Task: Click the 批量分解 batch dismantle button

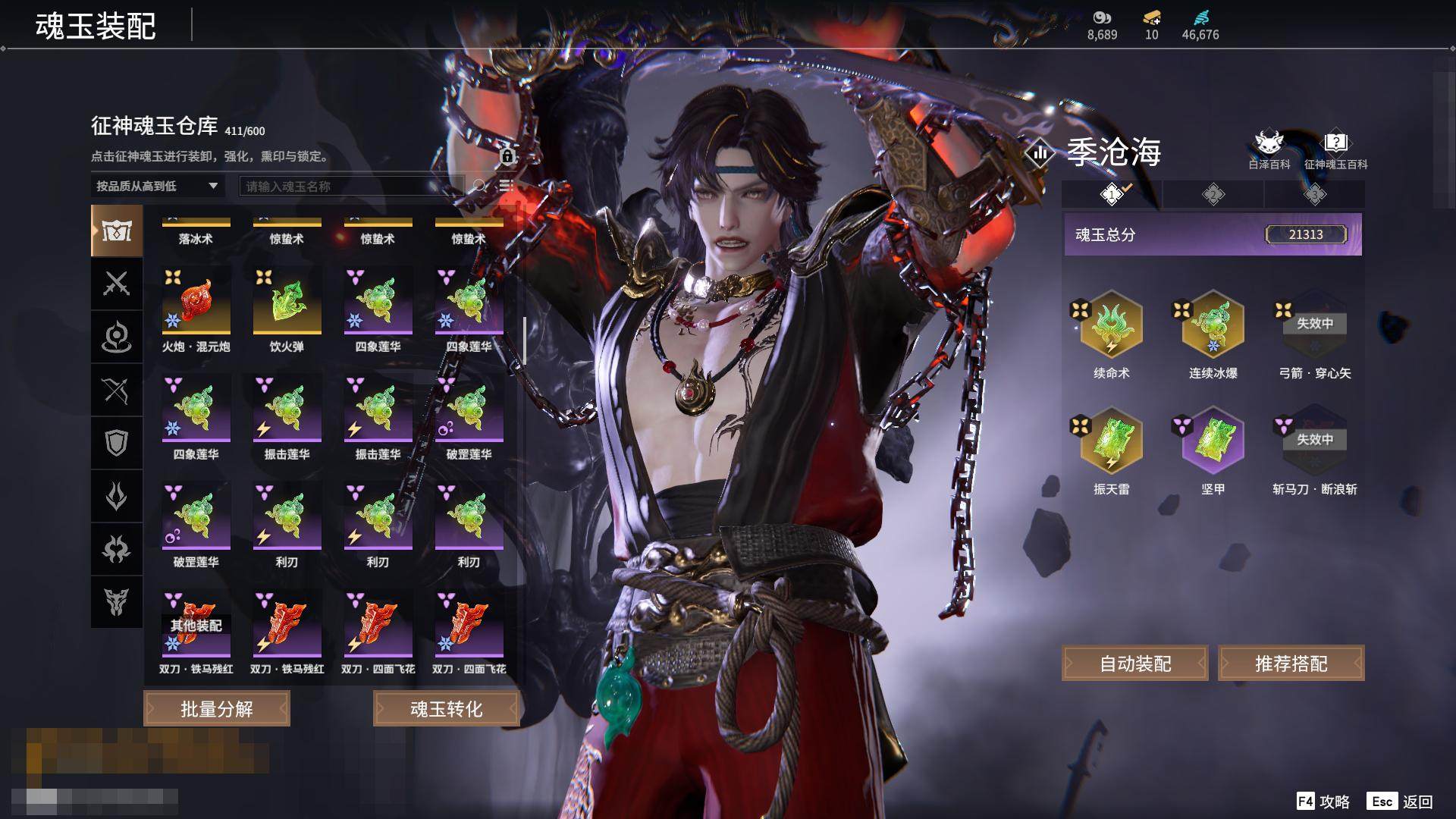Action: coord(217,708)
